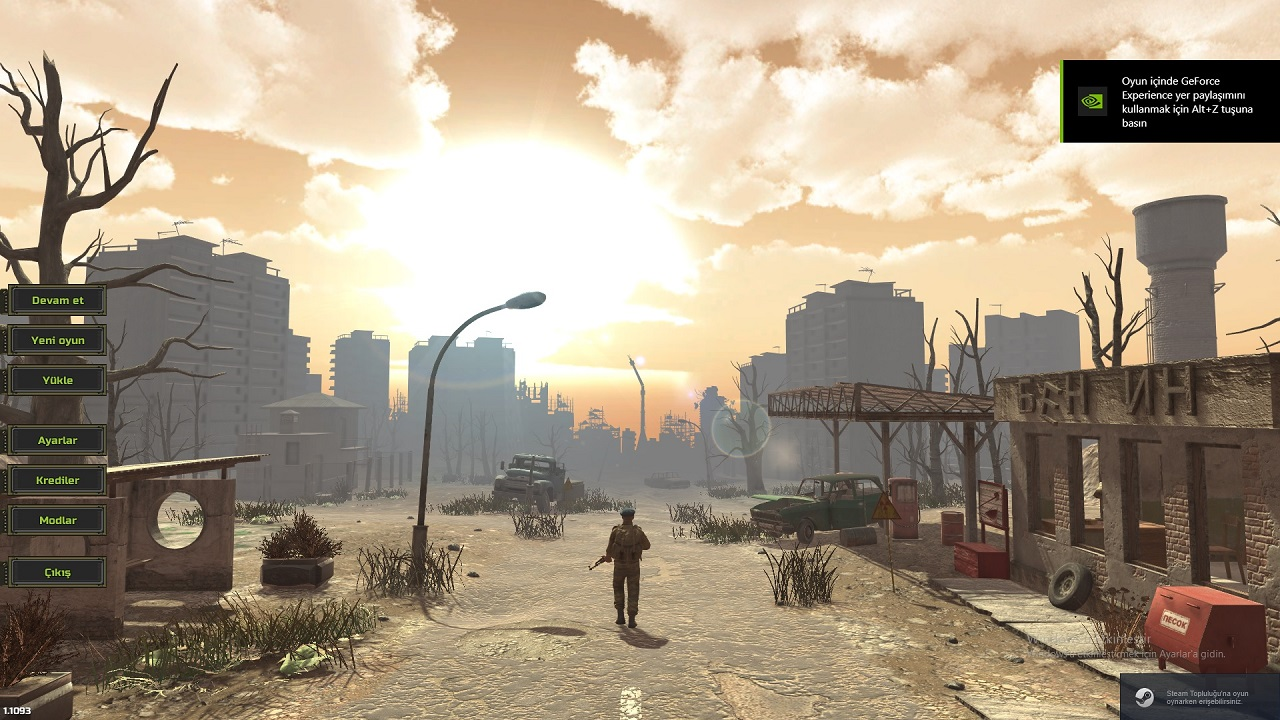Image resolution: width=1280 pixels, height=720 pixels.
Task: Open the Ayarlar settings menu
Action: (x=57, y=440)
